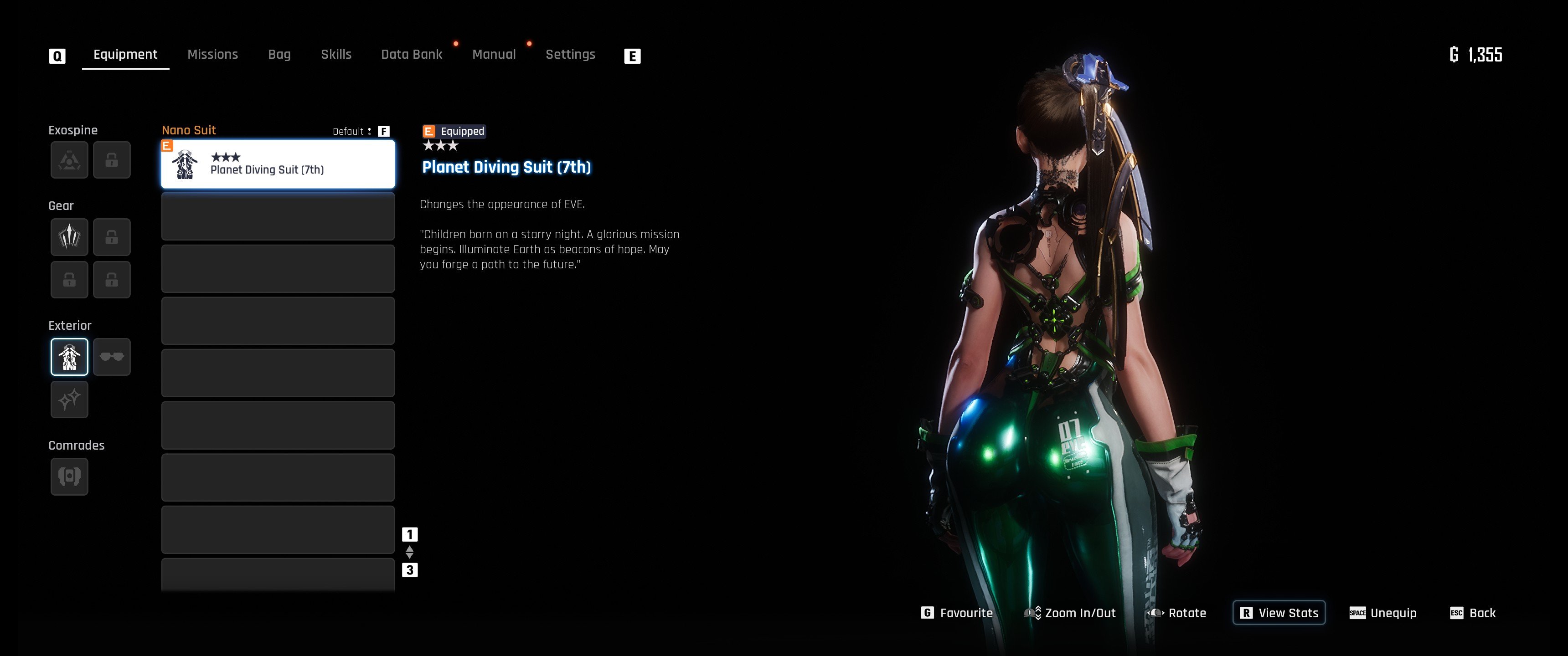The height and width of the screenshot is (656, 1568).
Task: Open the Data Bank tab
Action: coord(412,54)
